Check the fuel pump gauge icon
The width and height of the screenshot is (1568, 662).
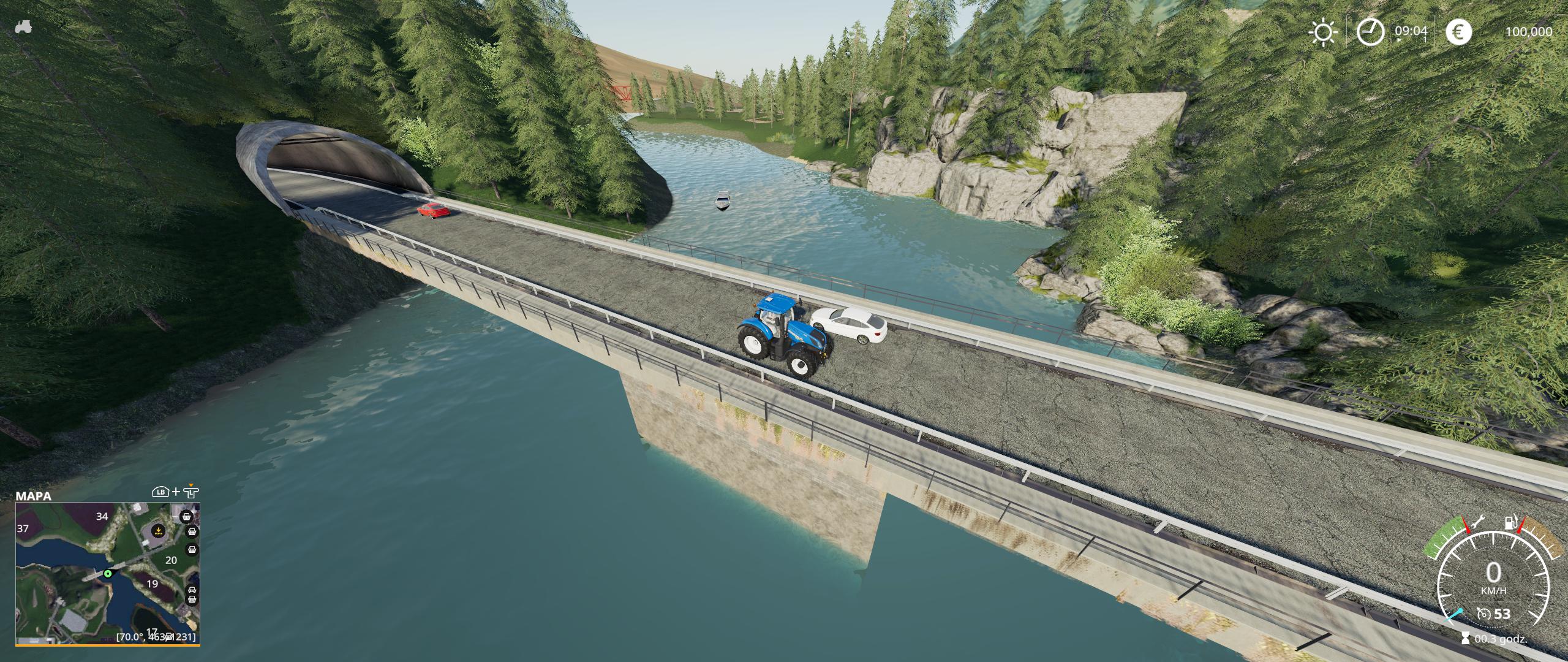[1510, 524]
